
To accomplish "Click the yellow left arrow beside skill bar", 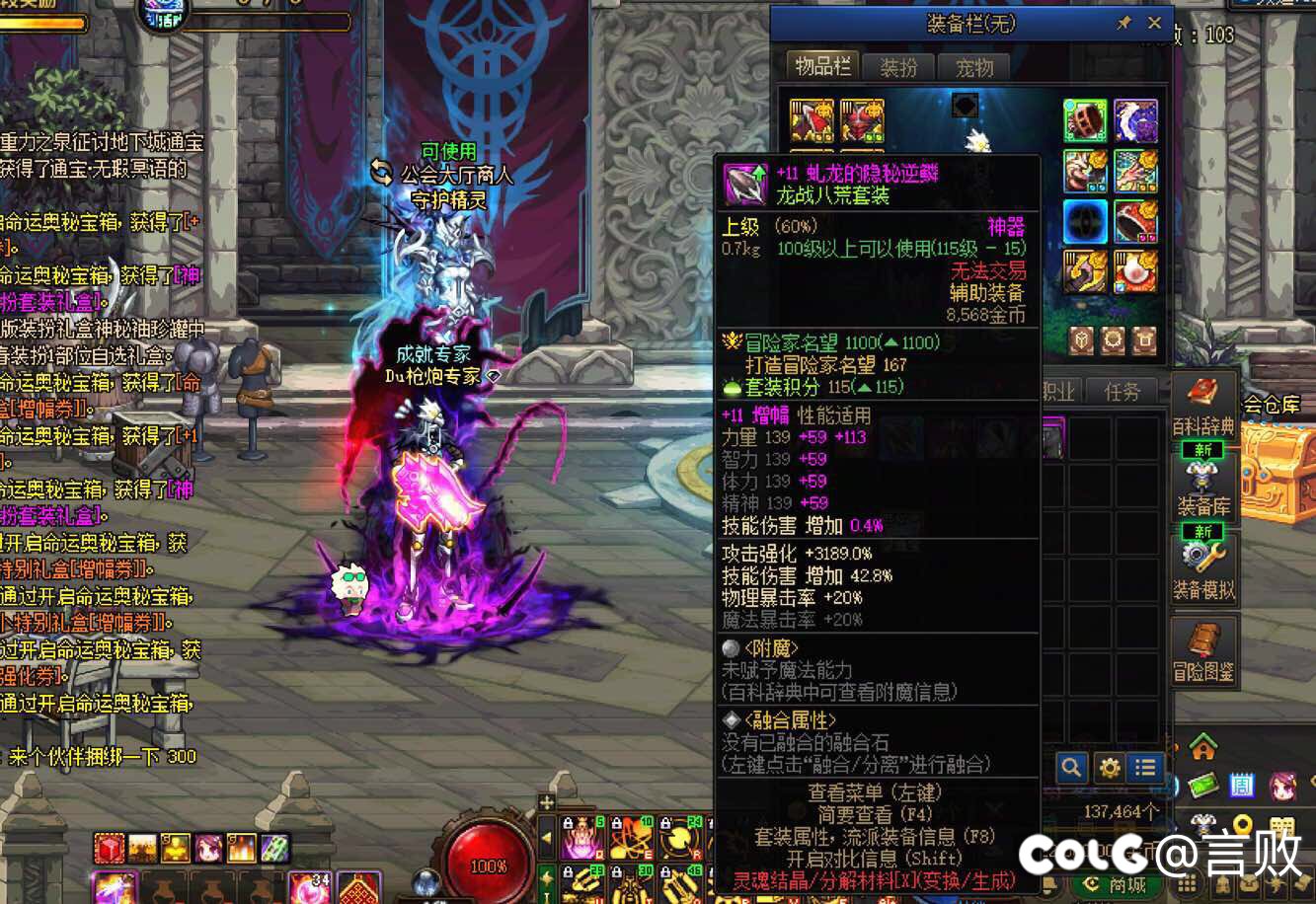I will (x=547, y=837).
